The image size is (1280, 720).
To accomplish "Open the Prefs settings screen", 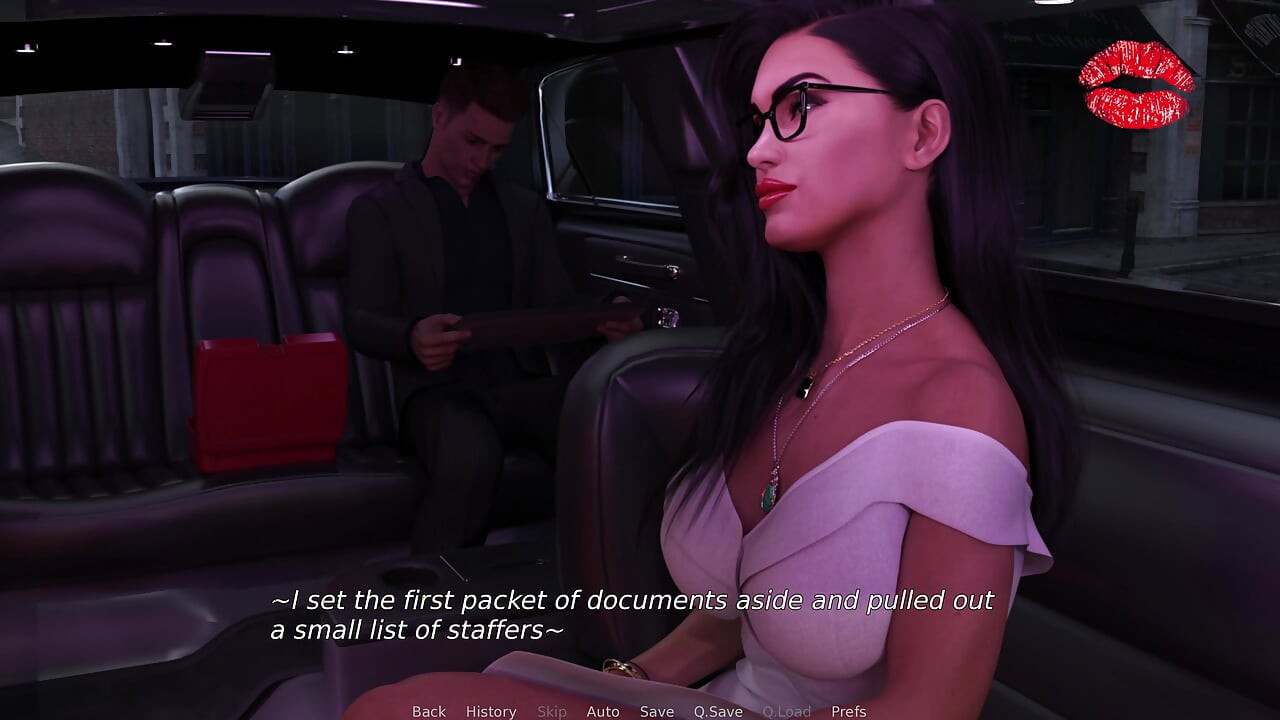I will point(849,711).
